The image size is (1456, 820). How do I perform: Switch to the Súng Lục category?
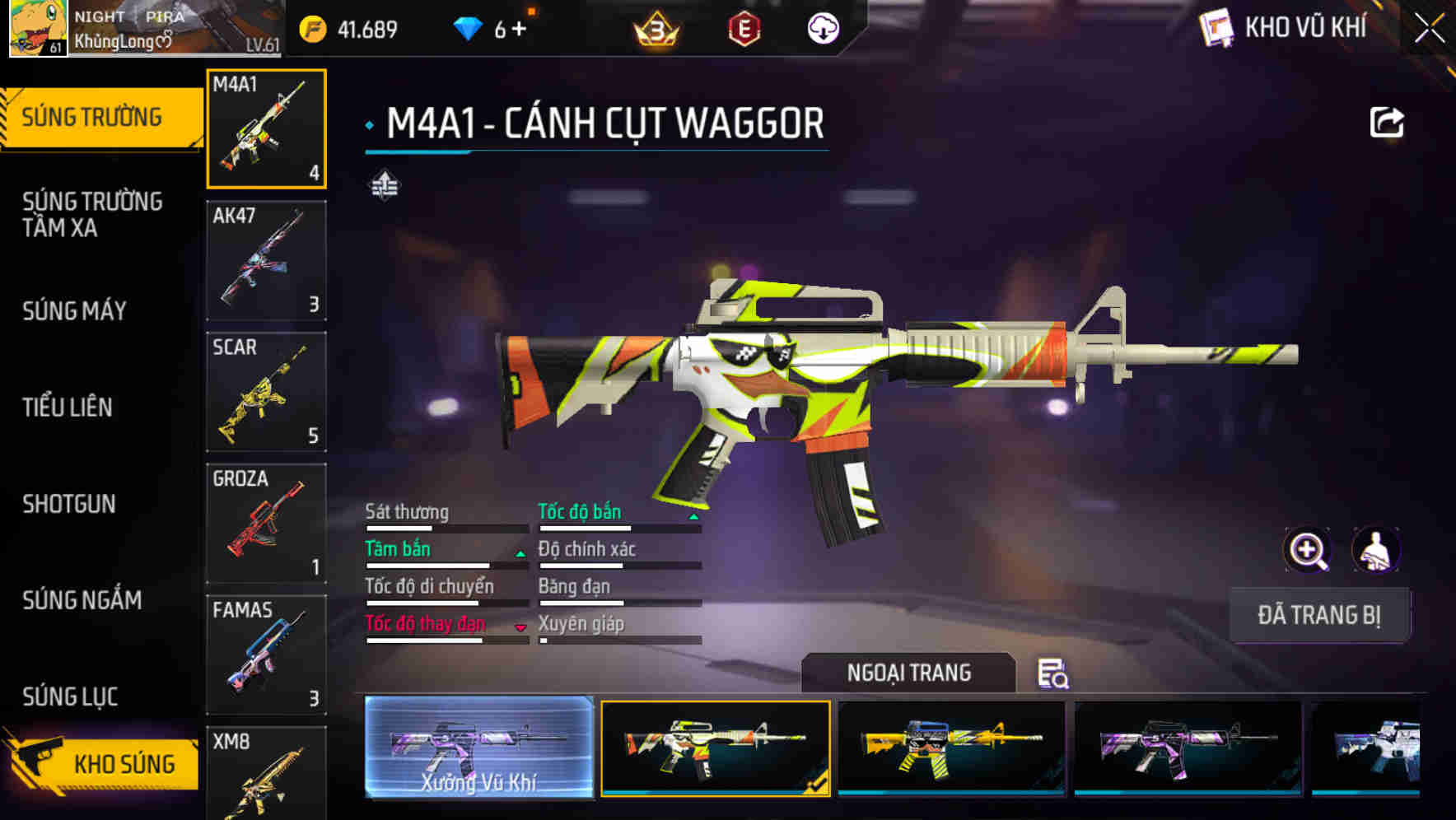[70, 697]
